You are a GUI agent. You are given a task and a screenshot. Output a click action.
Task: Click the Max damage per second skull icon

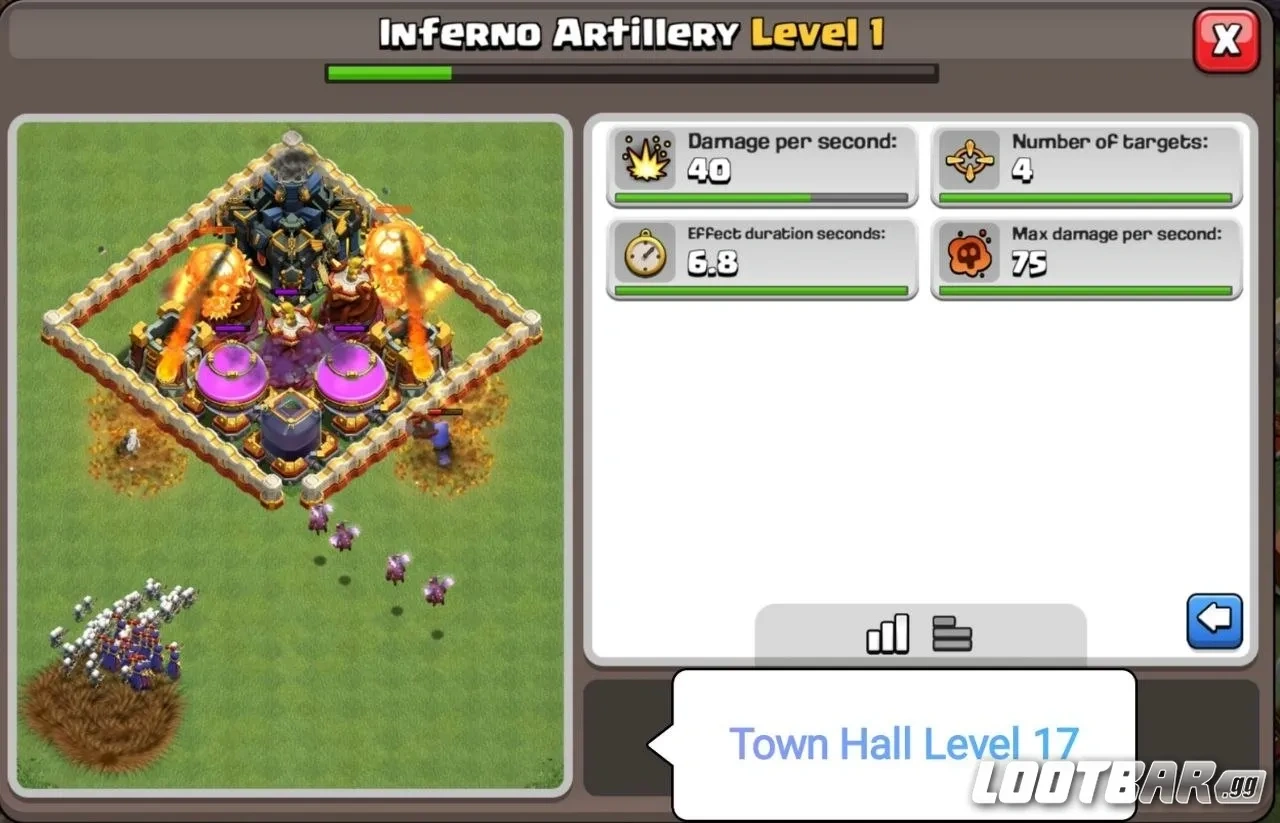968,254
